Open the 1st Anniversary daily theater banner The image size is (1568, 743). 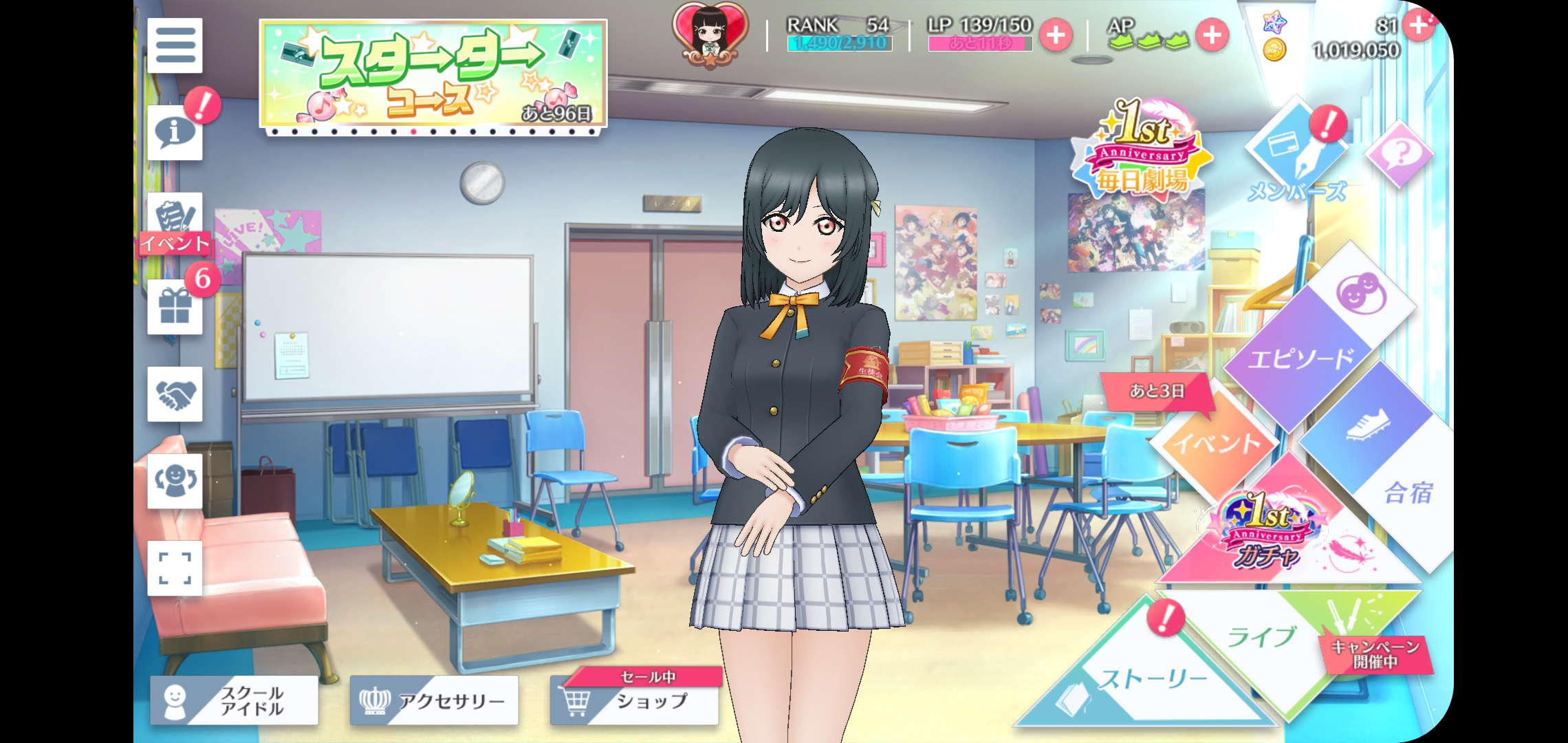(x=1141, y=148)
